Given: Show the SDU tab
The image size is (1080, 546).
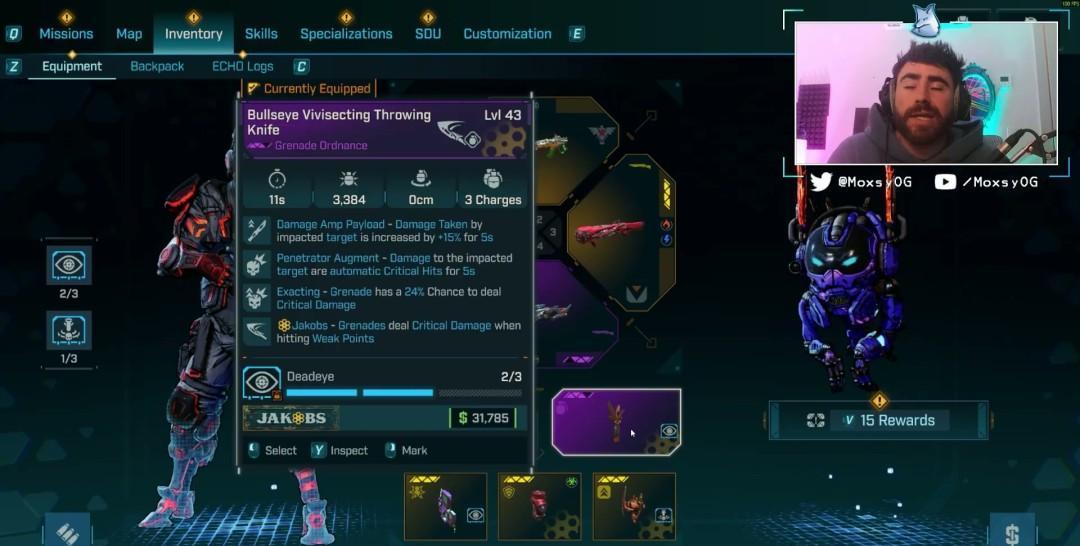Looking at the screenshot, I should [x=428, y=34].
